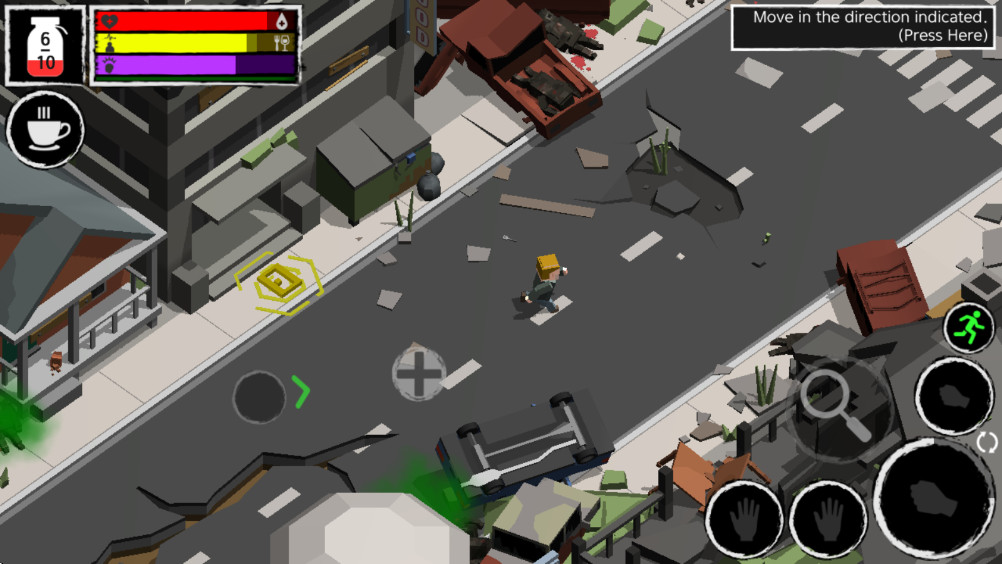
Task: Select the 6/10 bottle backpack icon
Action: point(46,45)
